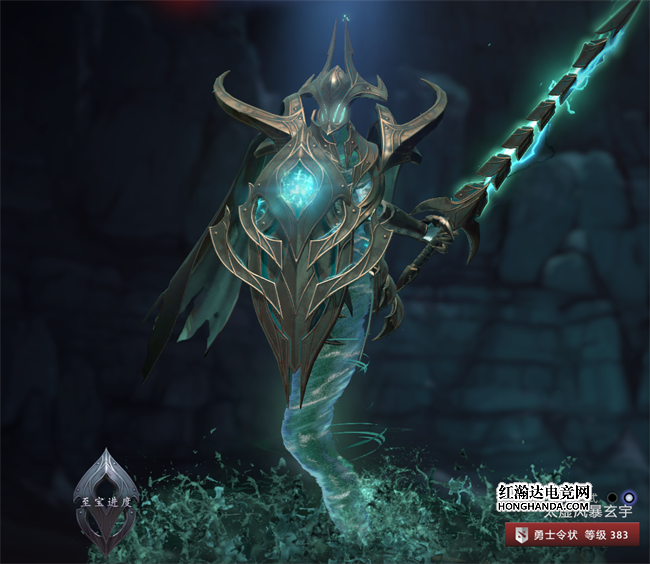Select the glowing white style dot

tap(628, 496)
